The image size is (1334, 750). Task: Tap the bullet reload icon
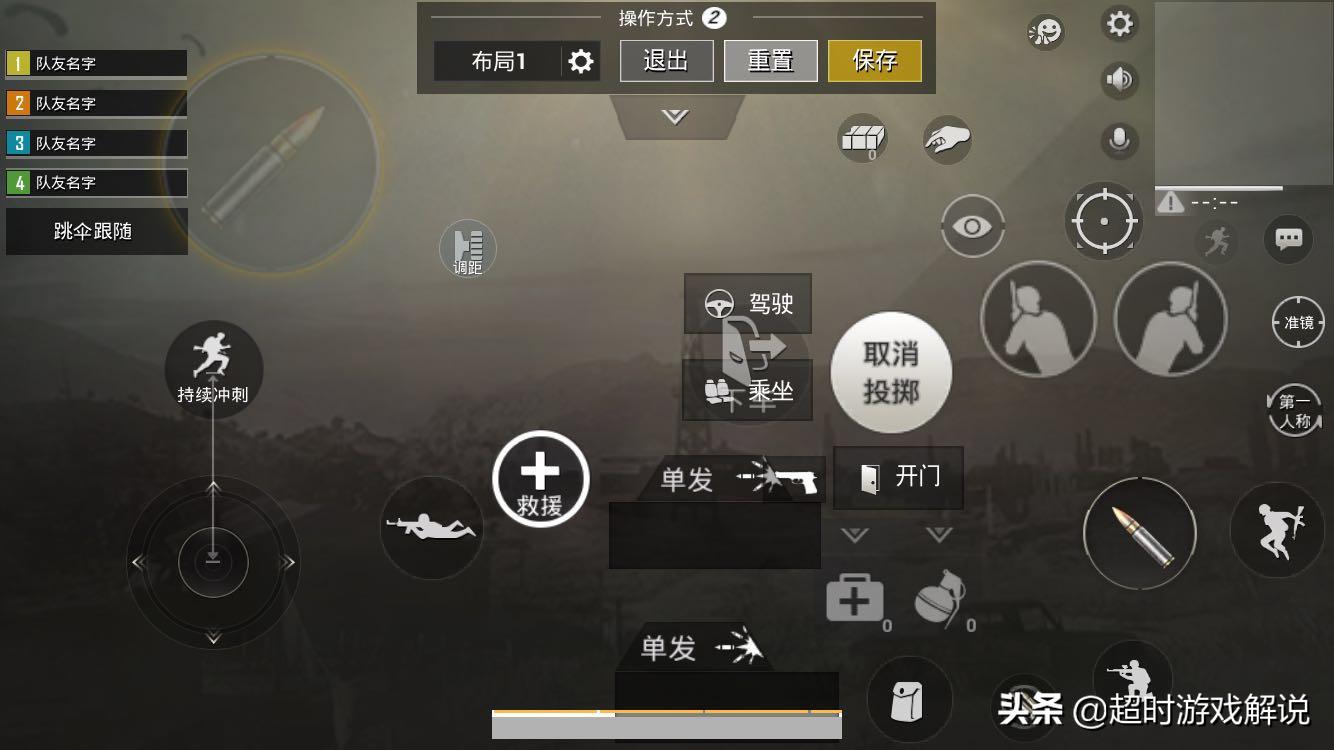(1140, 533)
